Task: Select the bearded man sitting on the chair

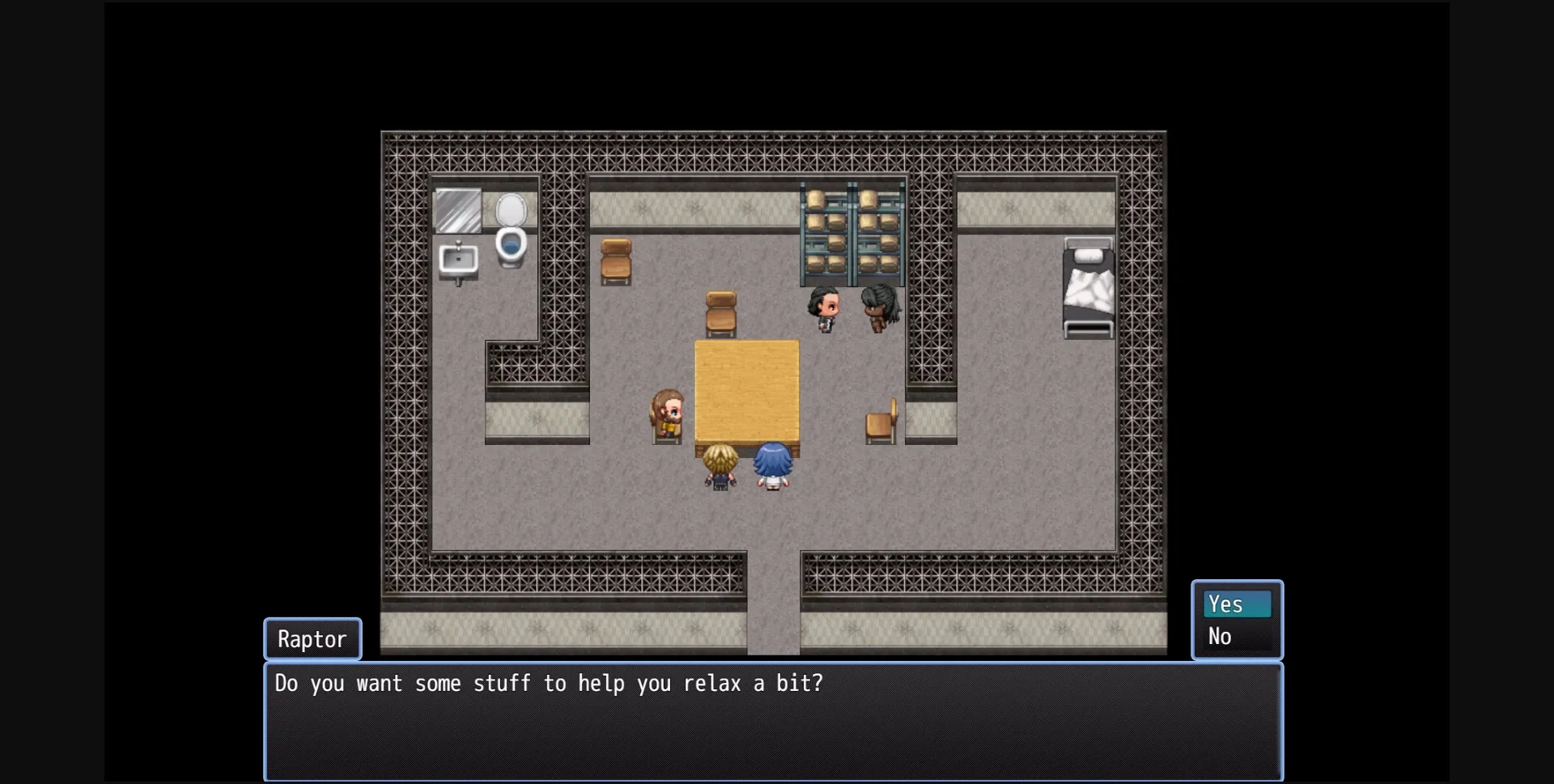Action: (x=665, y=414)
